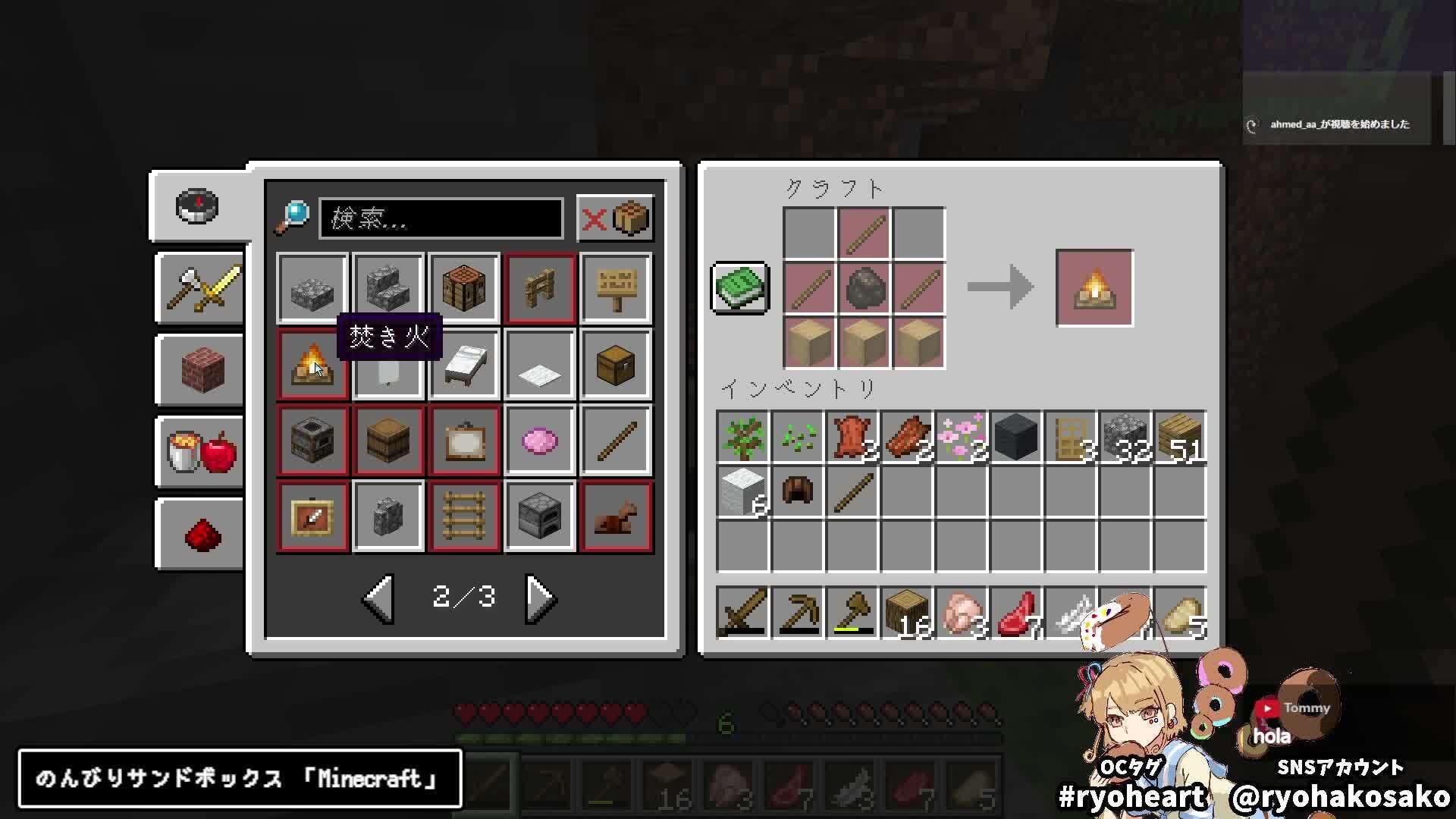Viewport: 1456px width, 819px height.
Task: Select the chest recipe
Action: (x=616, y=364)
